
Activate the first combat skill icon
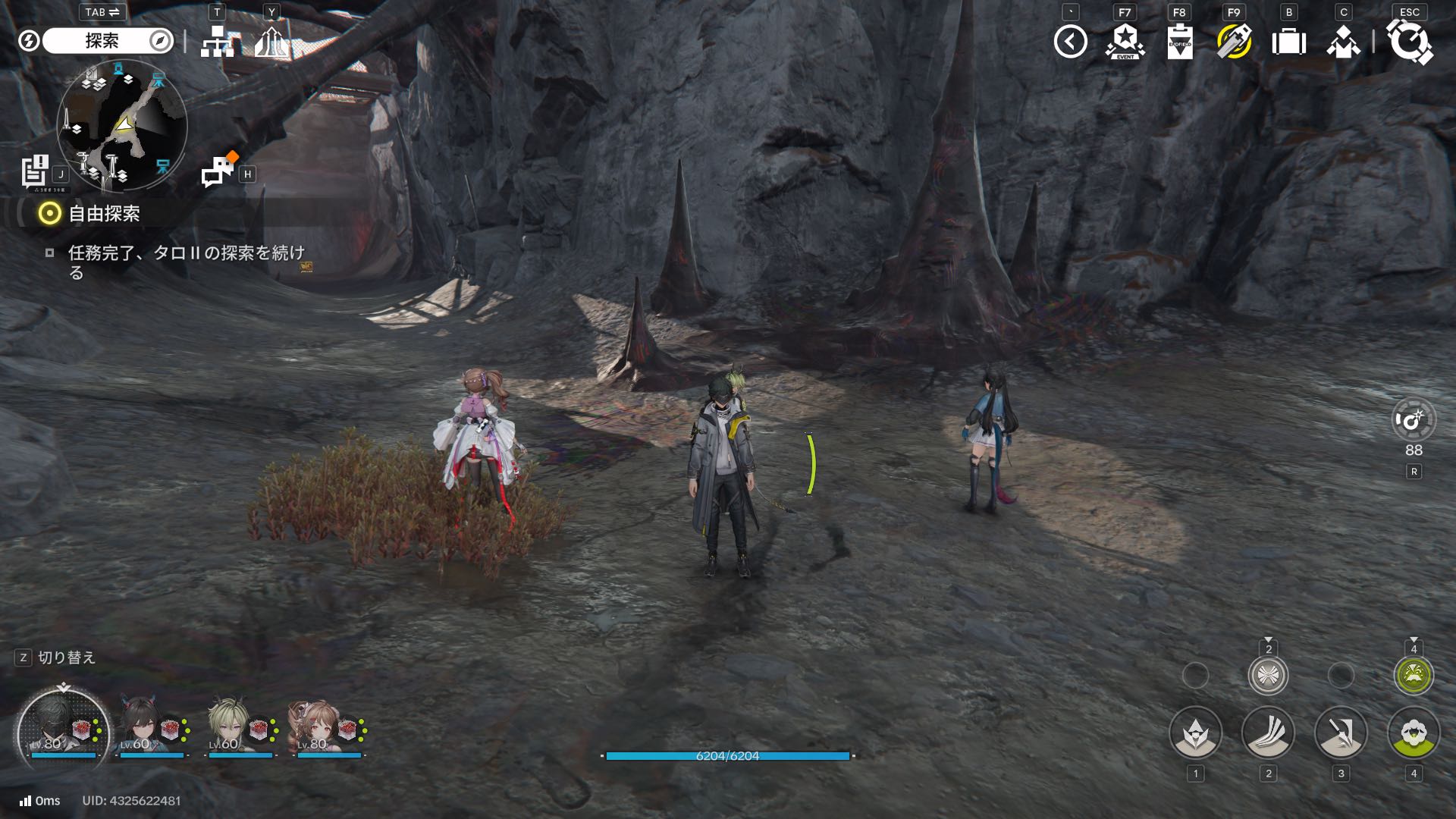pos(1195,733)
